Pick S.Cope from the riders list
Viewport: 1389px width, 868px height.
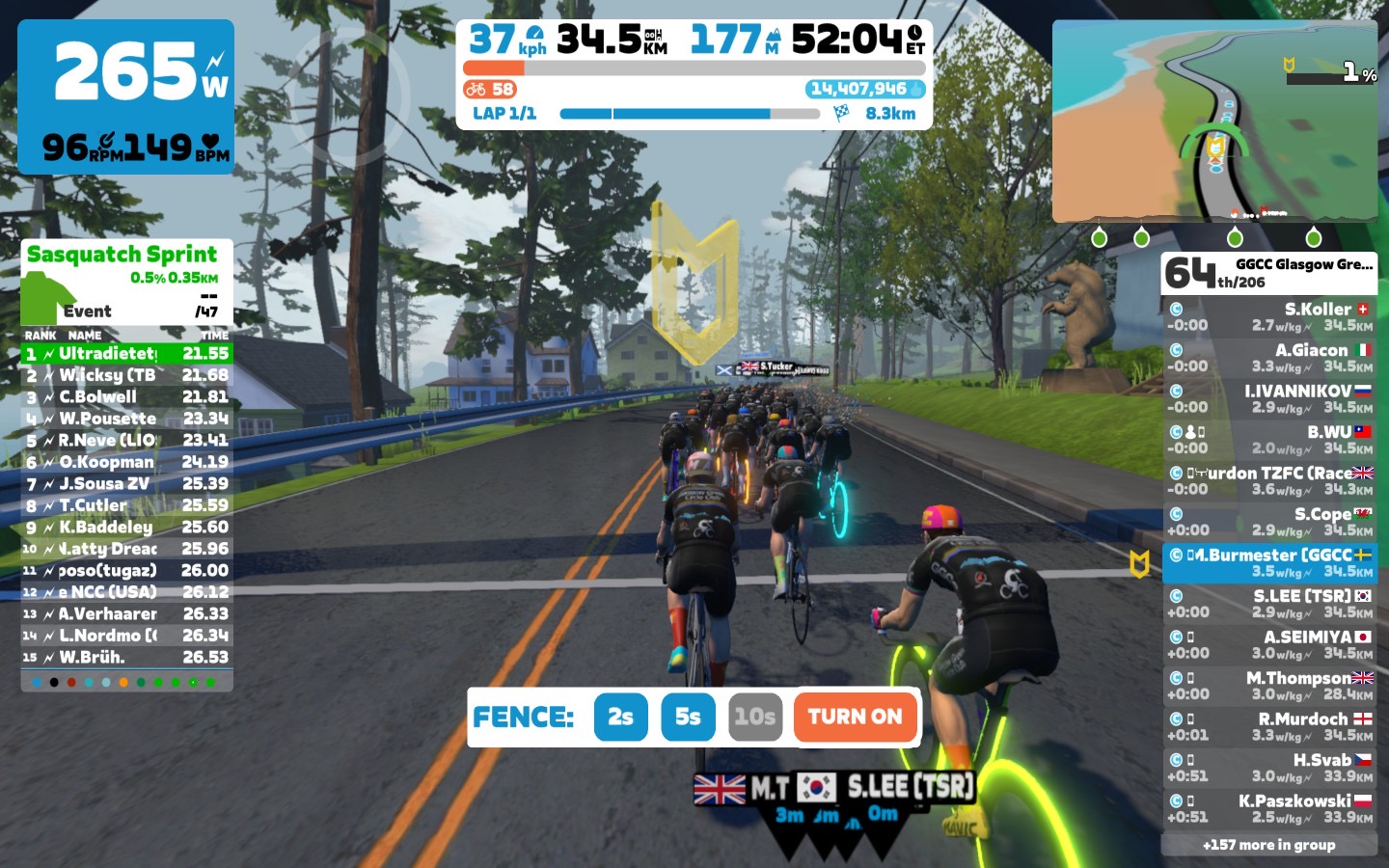(1269, 522)
